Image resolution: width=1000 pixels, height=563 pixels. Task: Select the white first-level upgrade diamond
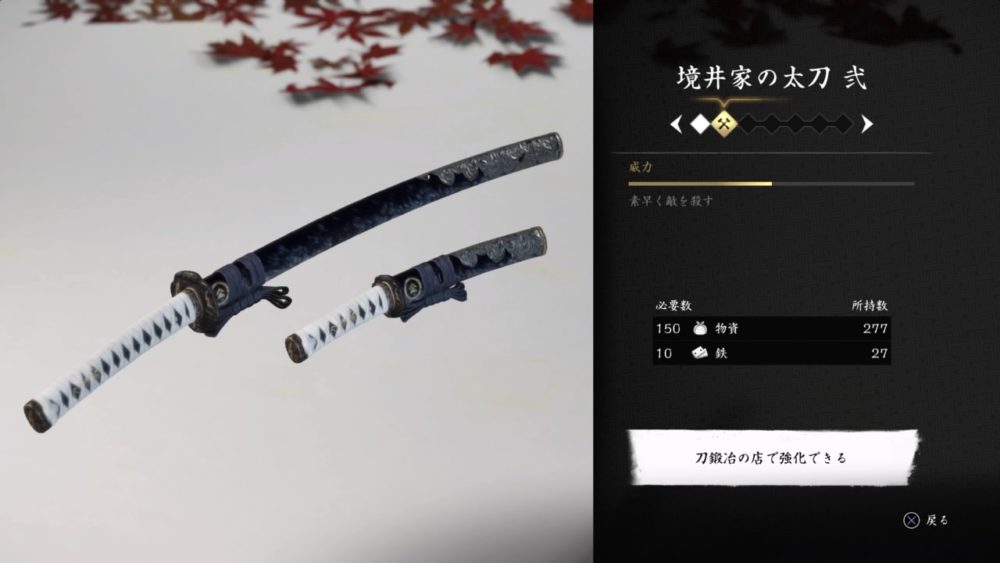pos(701,124)
